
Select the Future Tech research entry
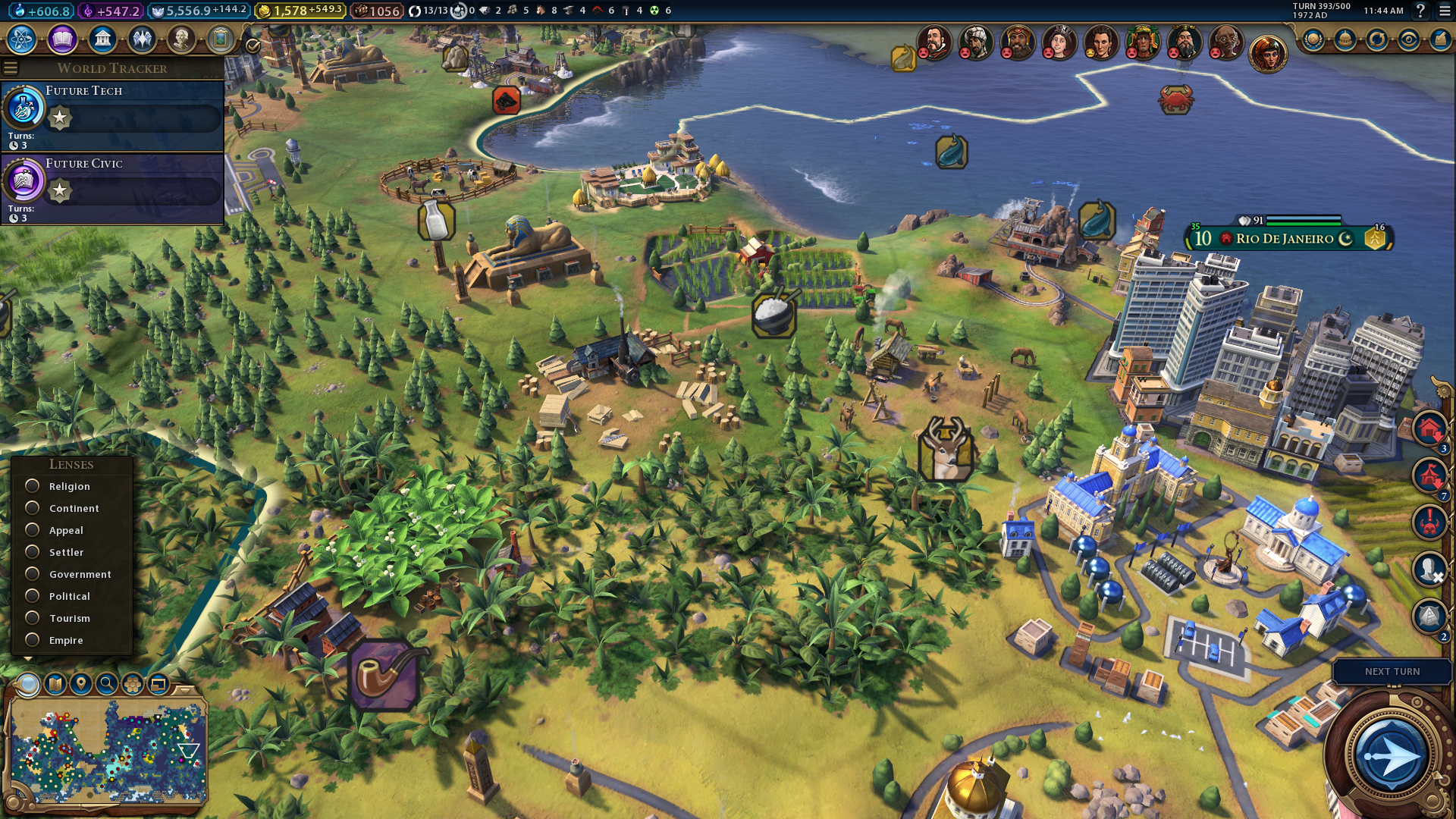click(114, 115)
